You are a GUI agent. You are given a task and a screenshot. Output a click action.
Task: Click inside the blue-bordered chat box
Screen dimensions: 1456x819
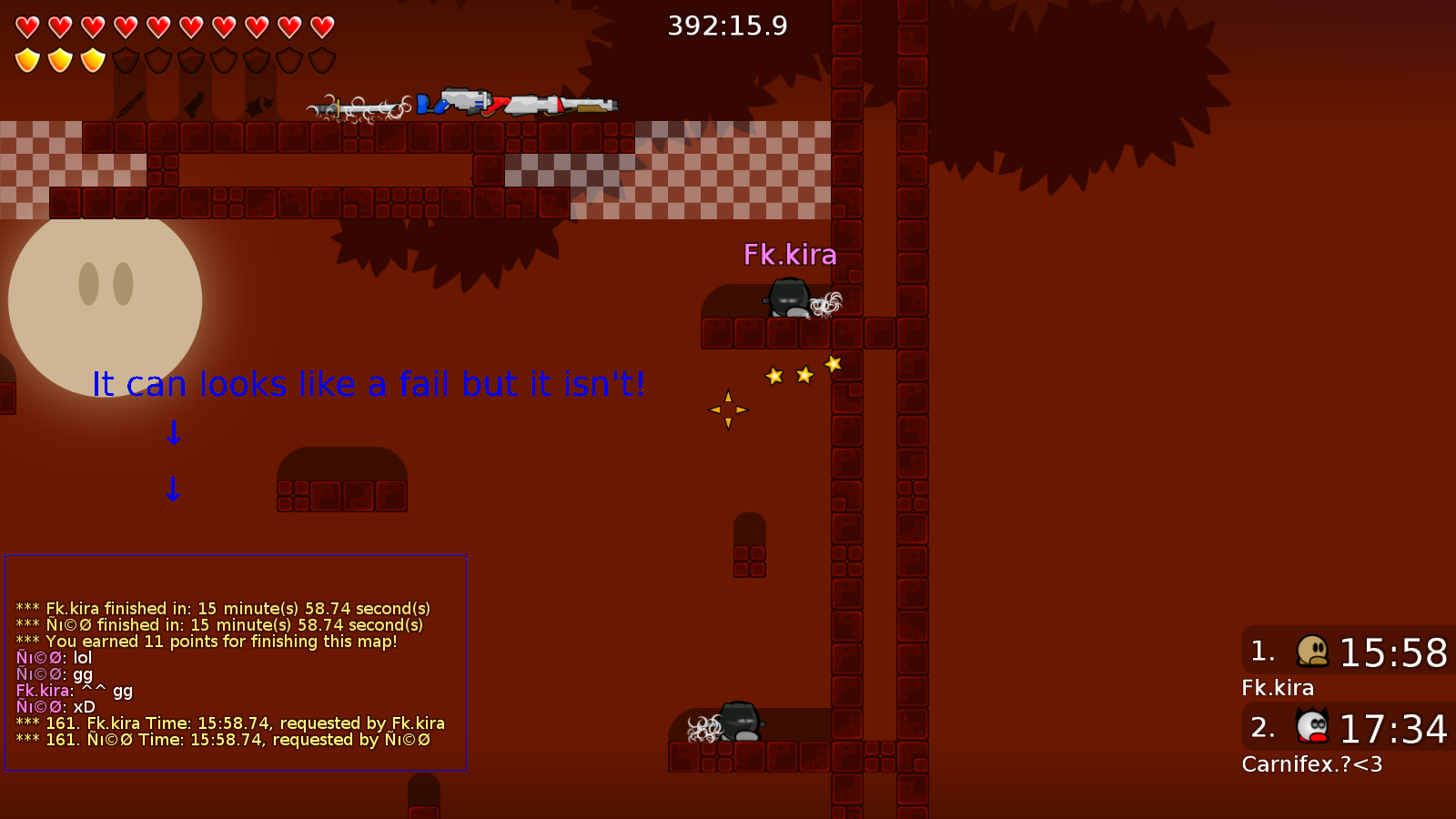point(235,664)
